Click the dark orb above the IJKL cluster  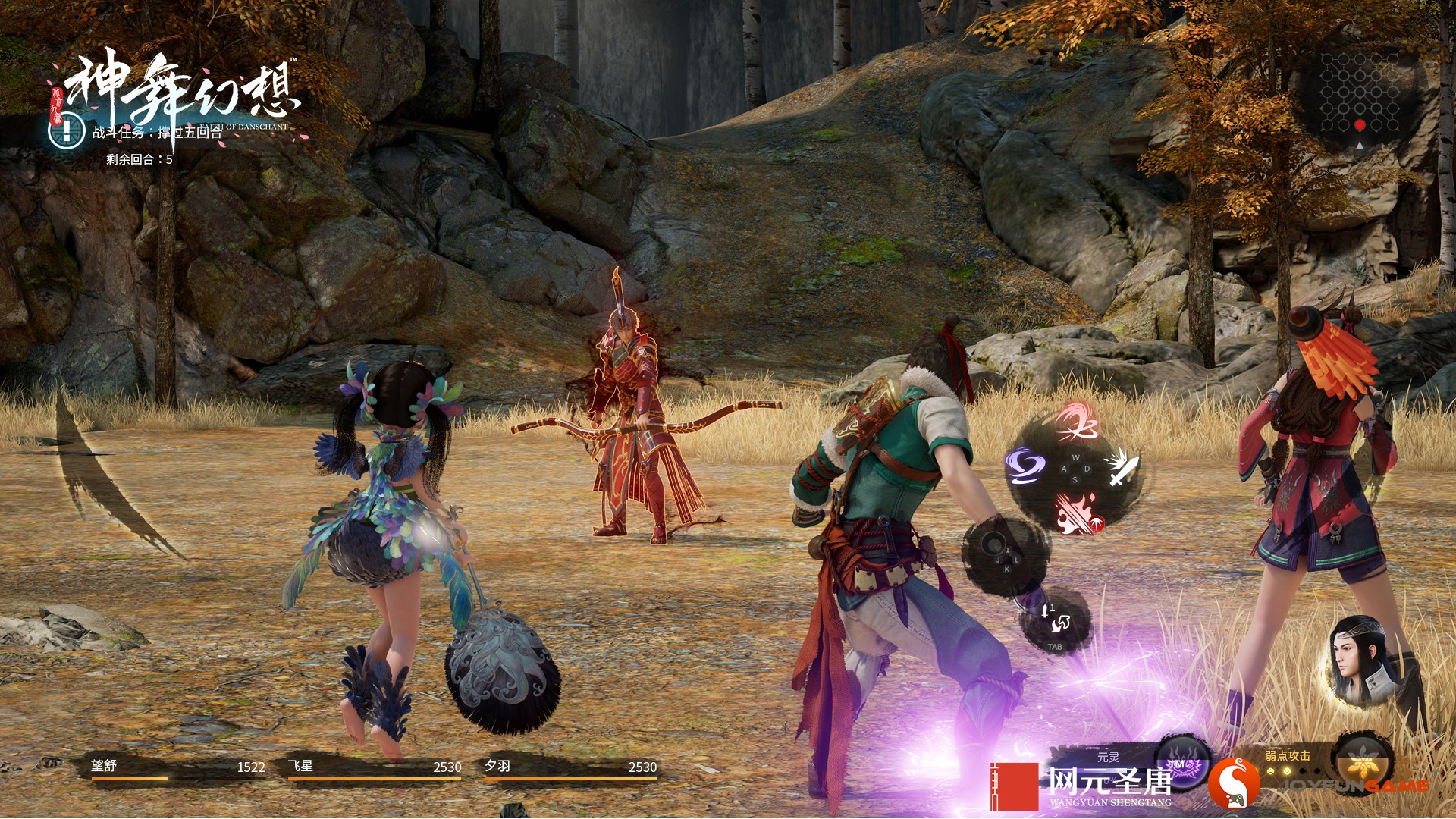pos(993,543)
